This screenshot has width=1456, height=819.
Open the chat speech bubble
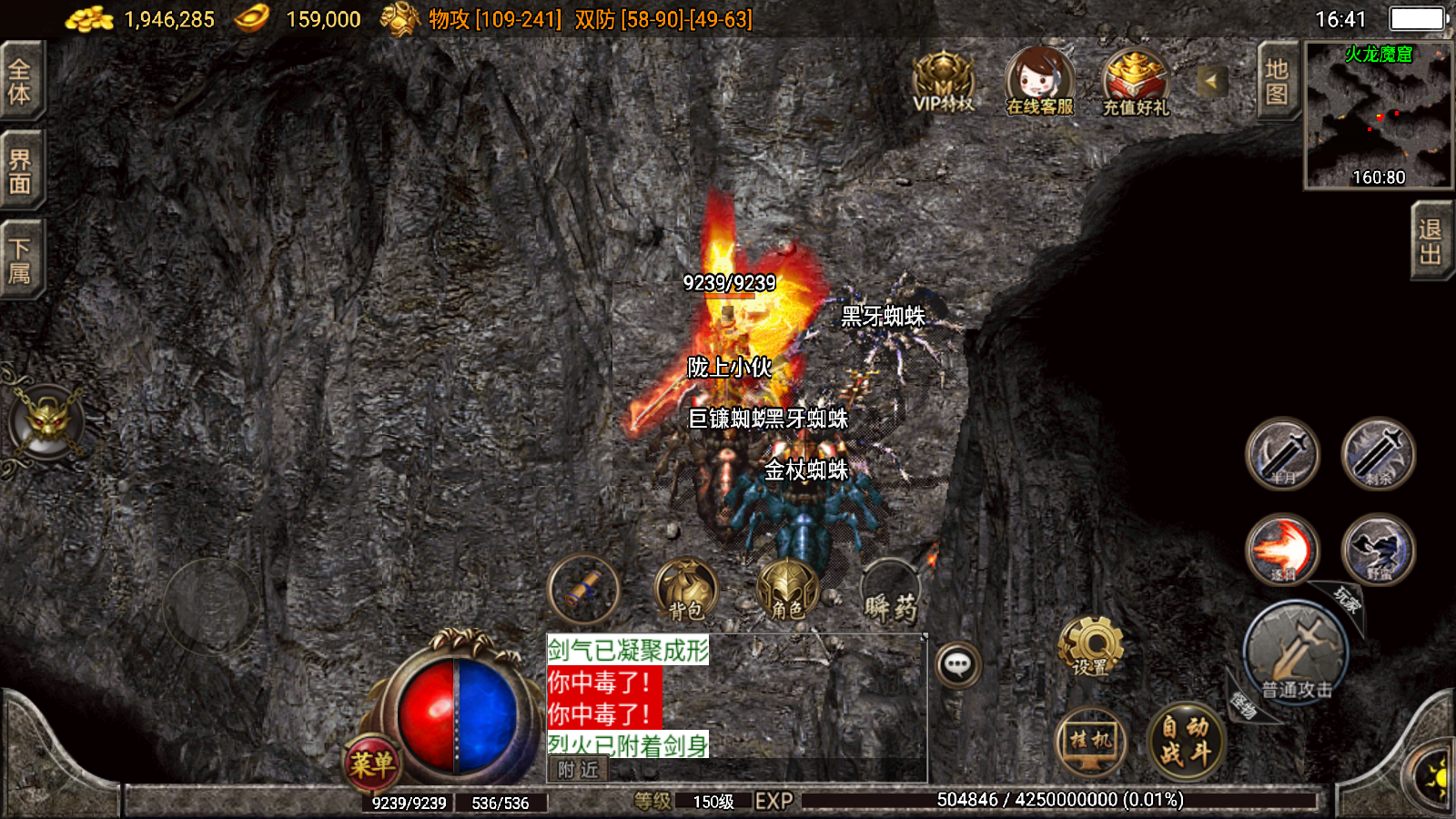pyautogui.click(x=957, y=665)
